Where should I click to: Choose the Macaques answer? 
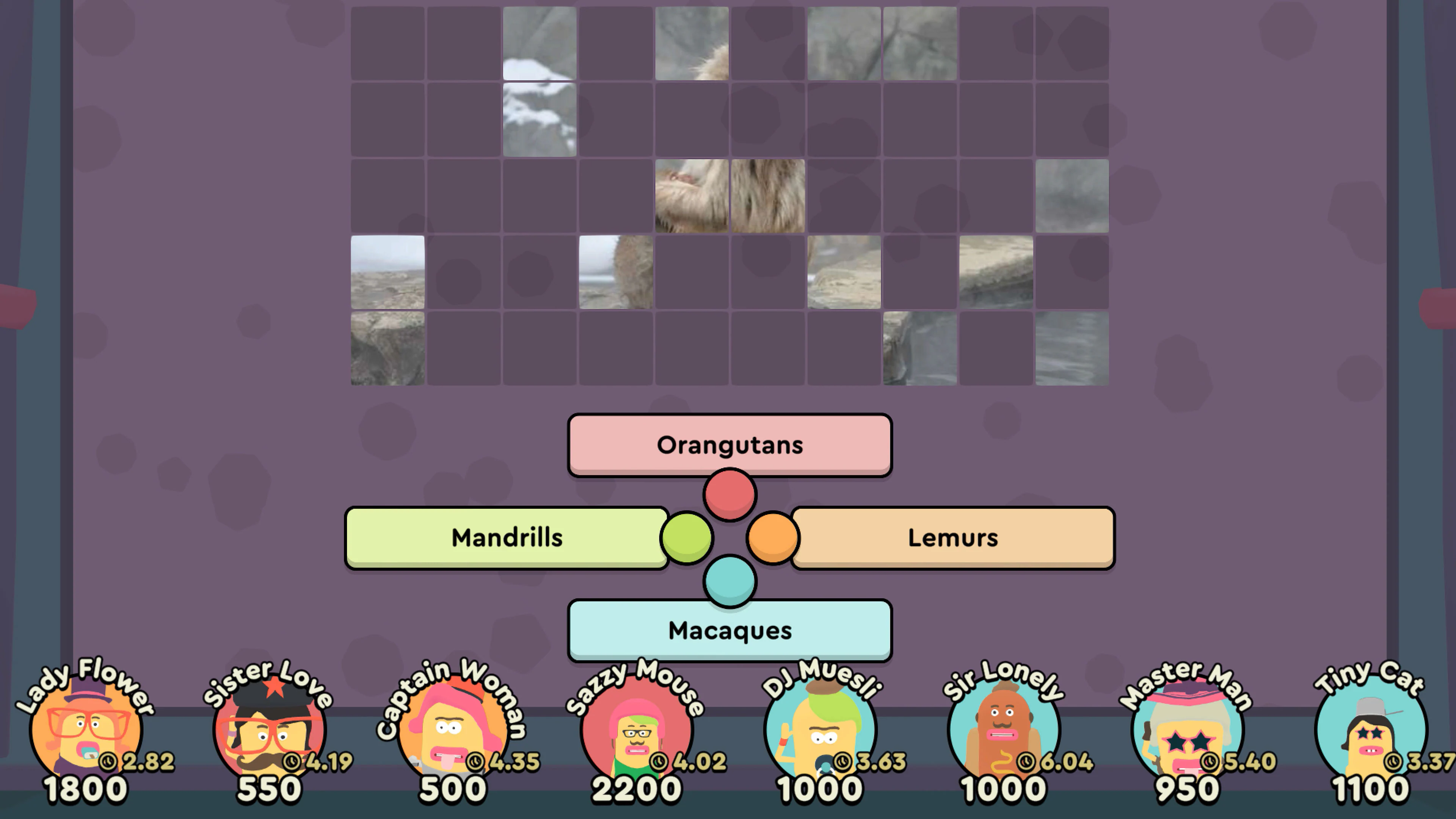tap(729, 631)
